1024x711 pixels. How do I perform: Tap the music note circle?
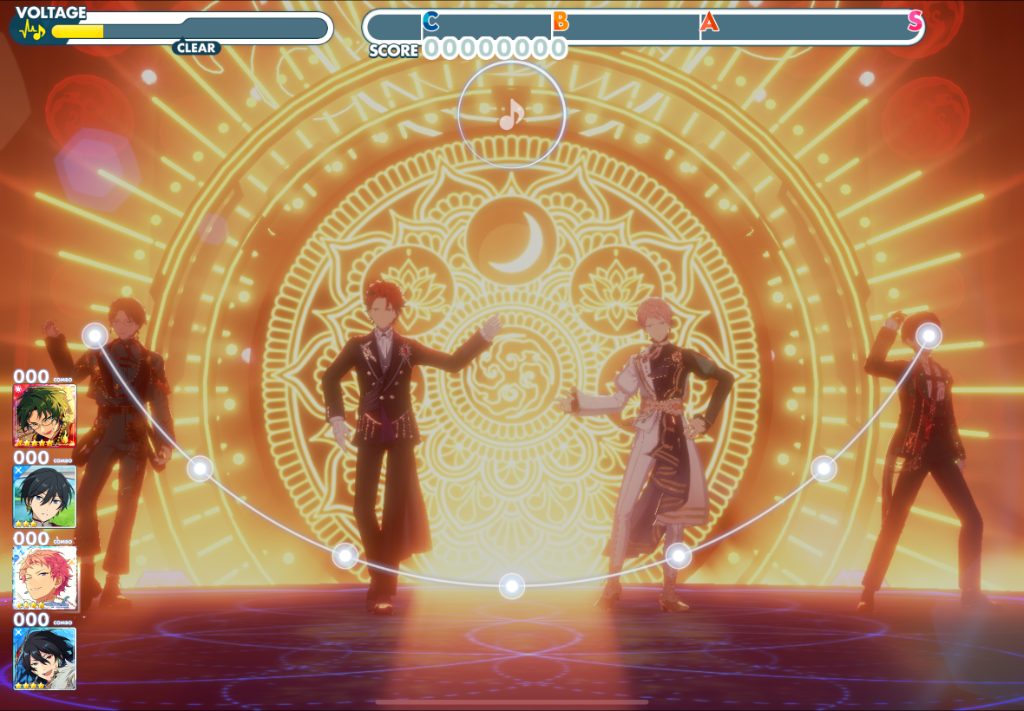(x=511, y=116)
